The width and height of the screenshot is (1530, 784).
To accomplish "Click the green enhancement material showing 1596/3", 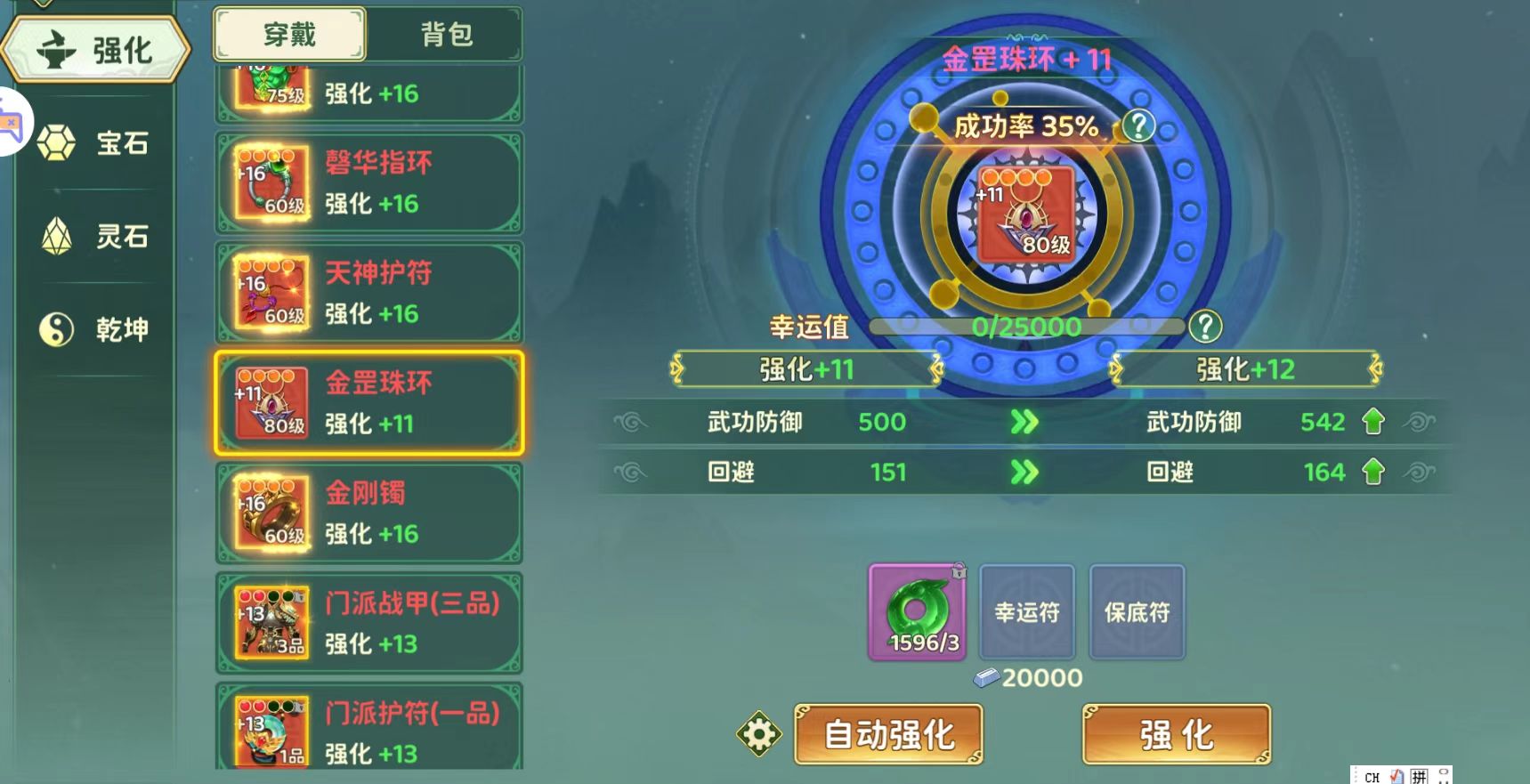I will tap(916, 612).
